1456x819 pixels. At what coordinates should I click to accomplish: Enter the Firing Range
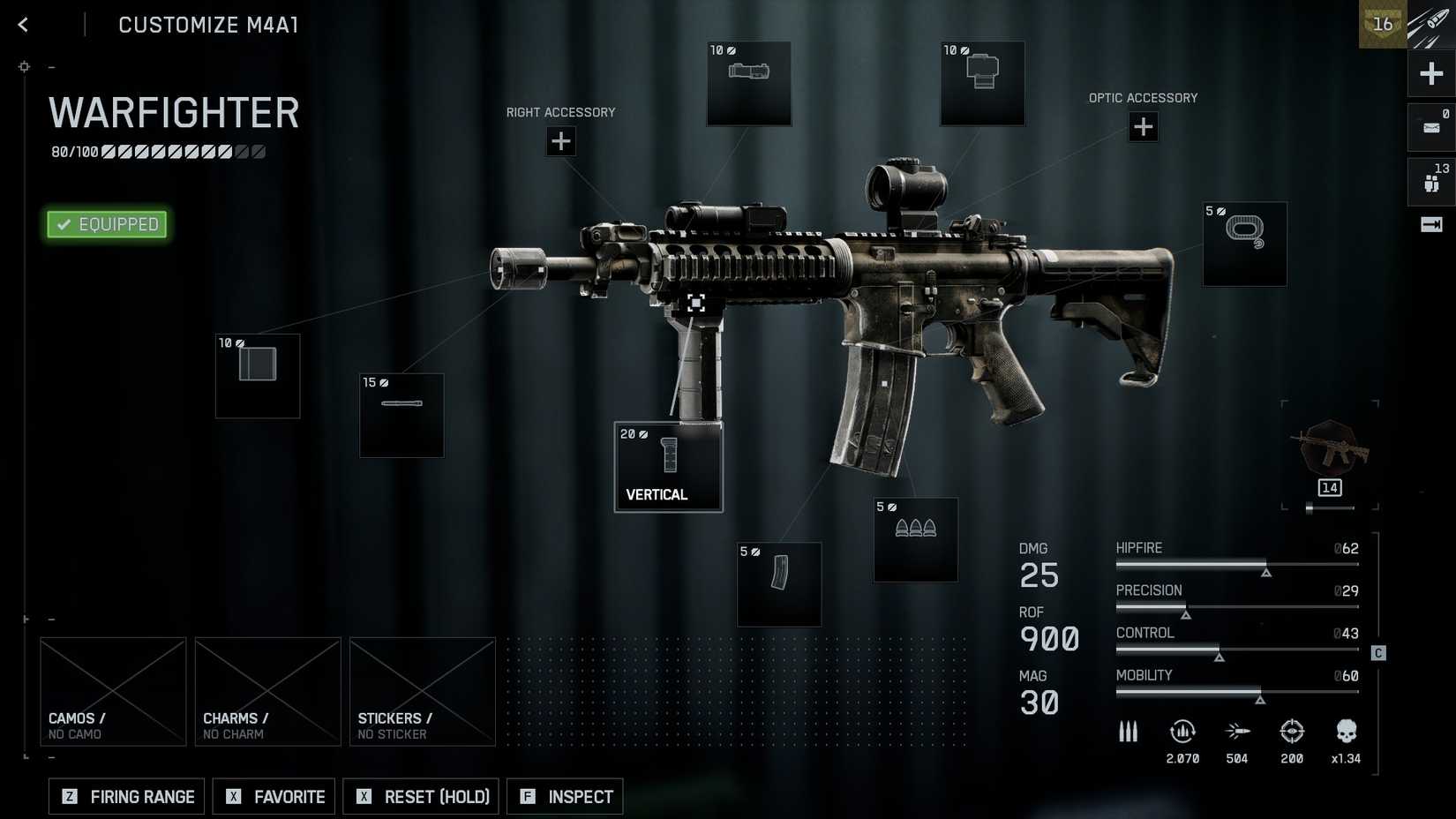[125, 796]
